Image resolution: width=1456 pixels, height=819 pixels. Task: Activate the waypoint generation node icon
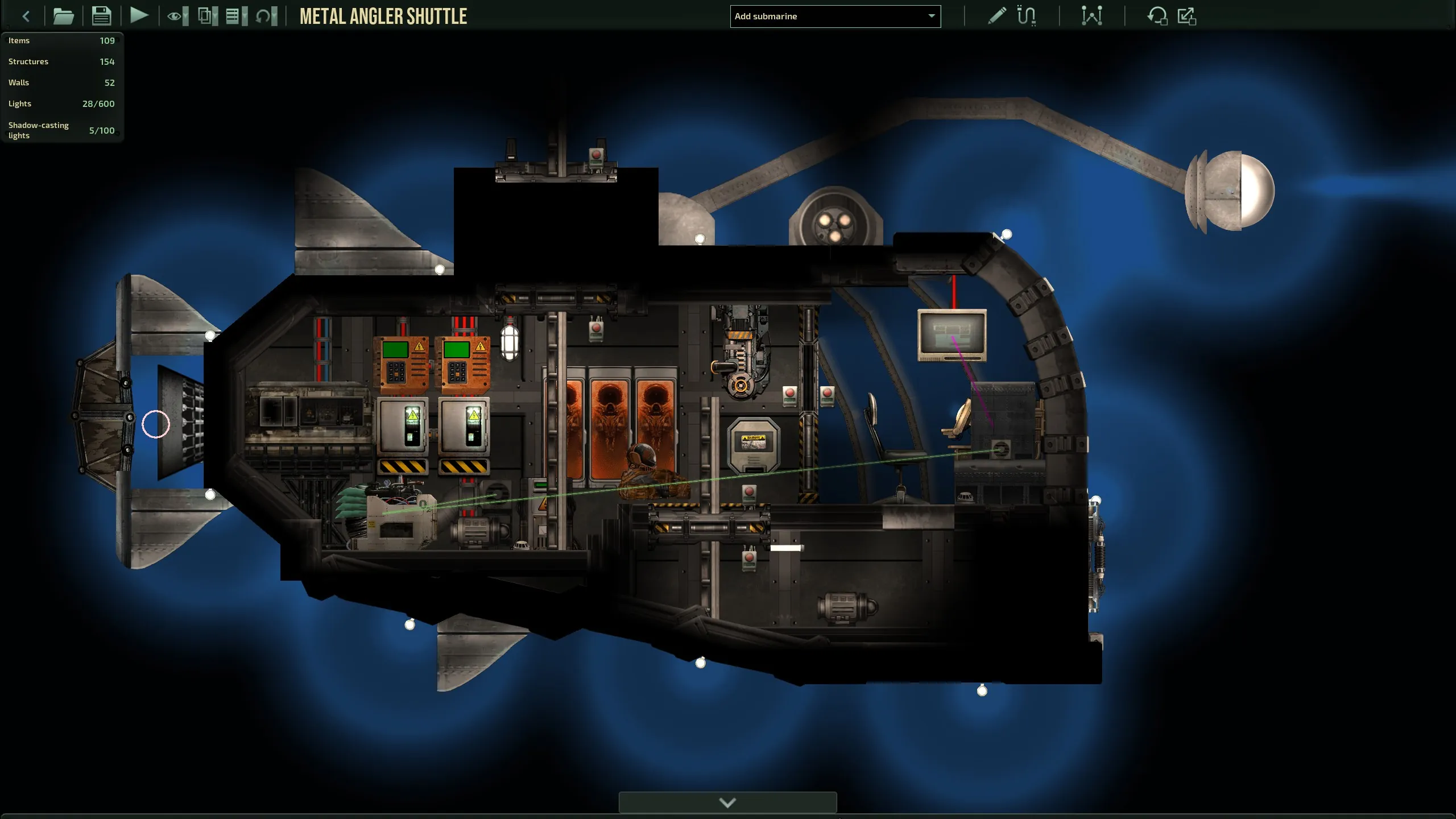pyautogui.click(x=1091, y=16)
